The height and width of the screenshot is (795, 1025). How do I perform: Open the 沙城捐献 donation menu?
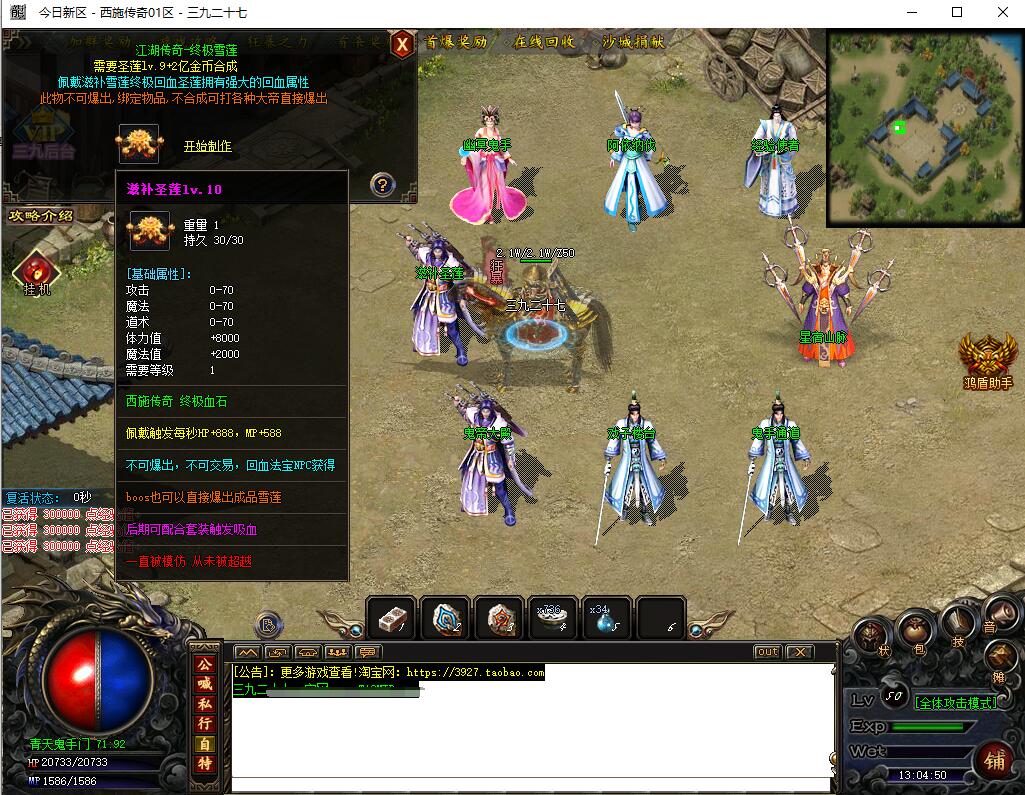(633, 43)
